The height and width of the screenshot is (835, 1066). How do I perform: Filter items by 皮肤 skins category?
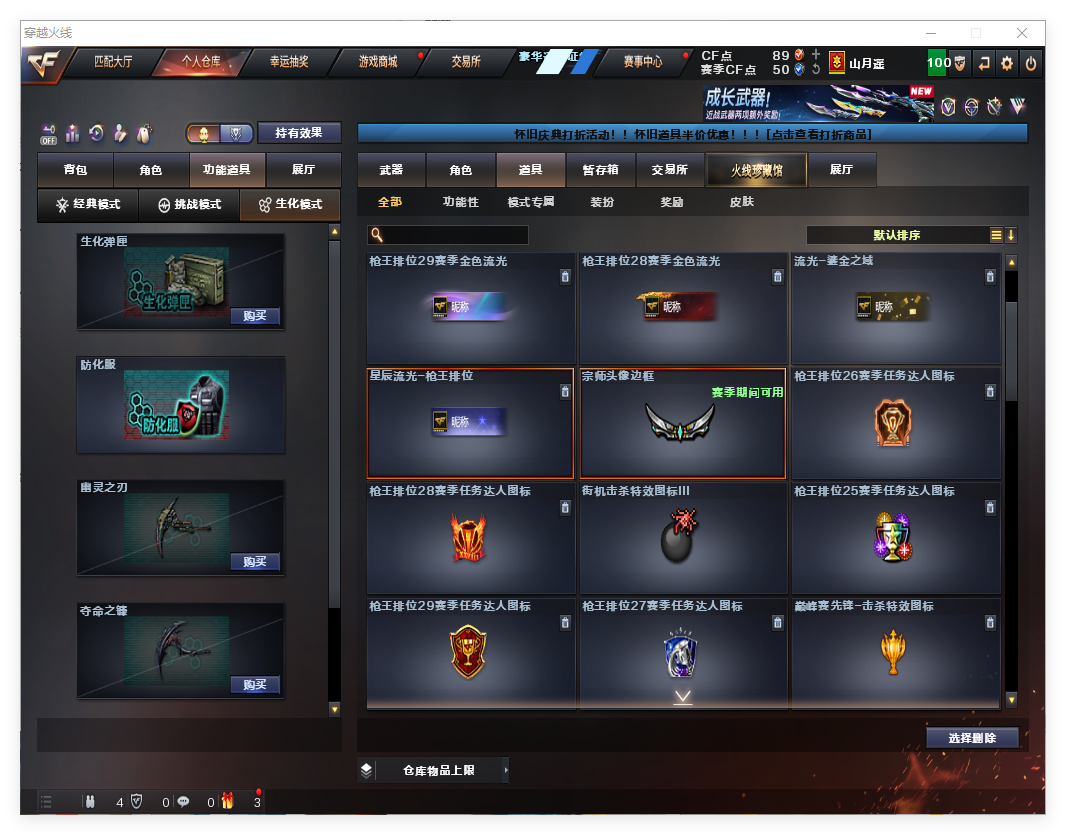[741, 202]
